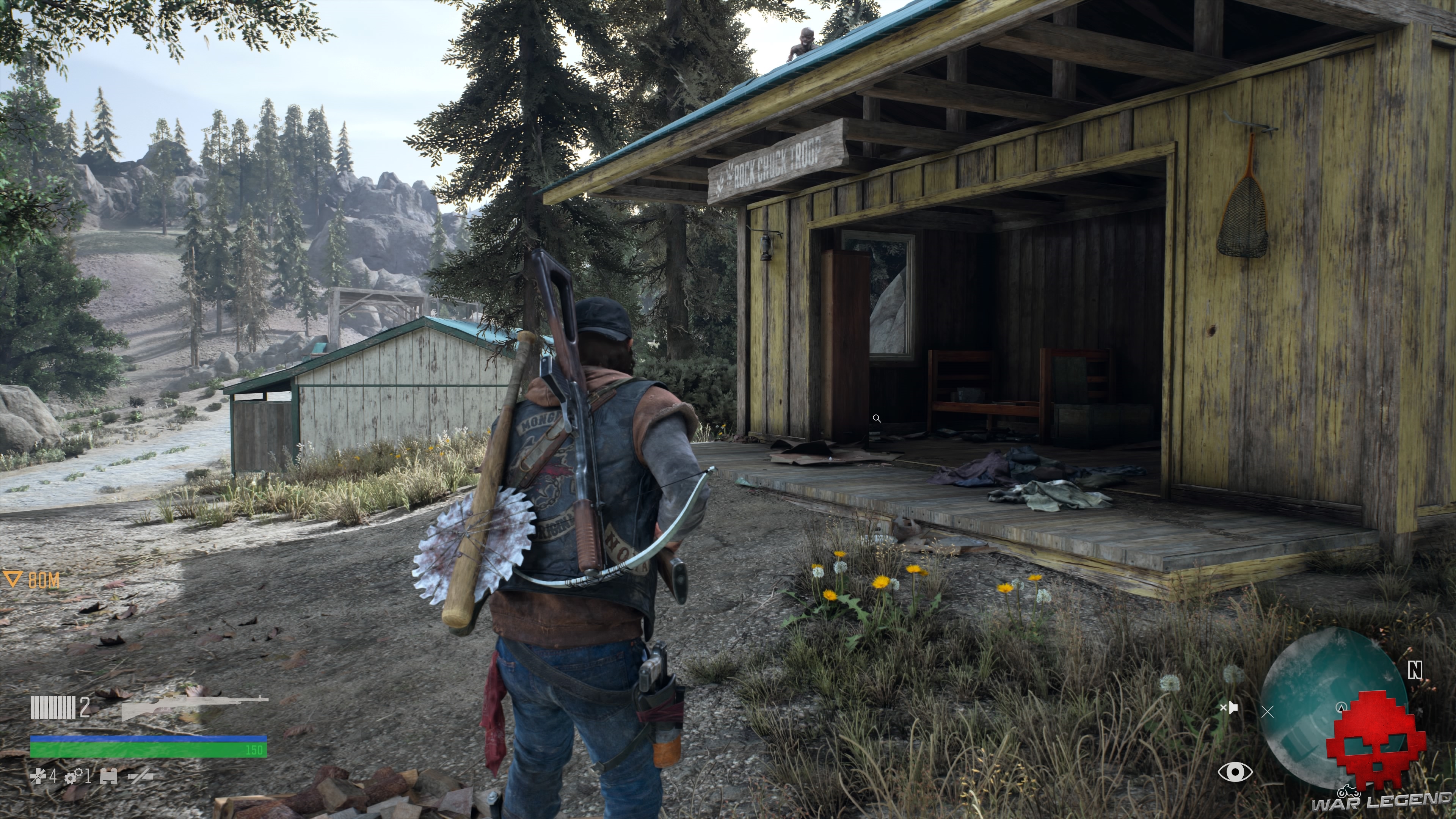Click the magnifying glass loot indicator inside the cabin
1456x819 pixels.
(x=878, y=418)
